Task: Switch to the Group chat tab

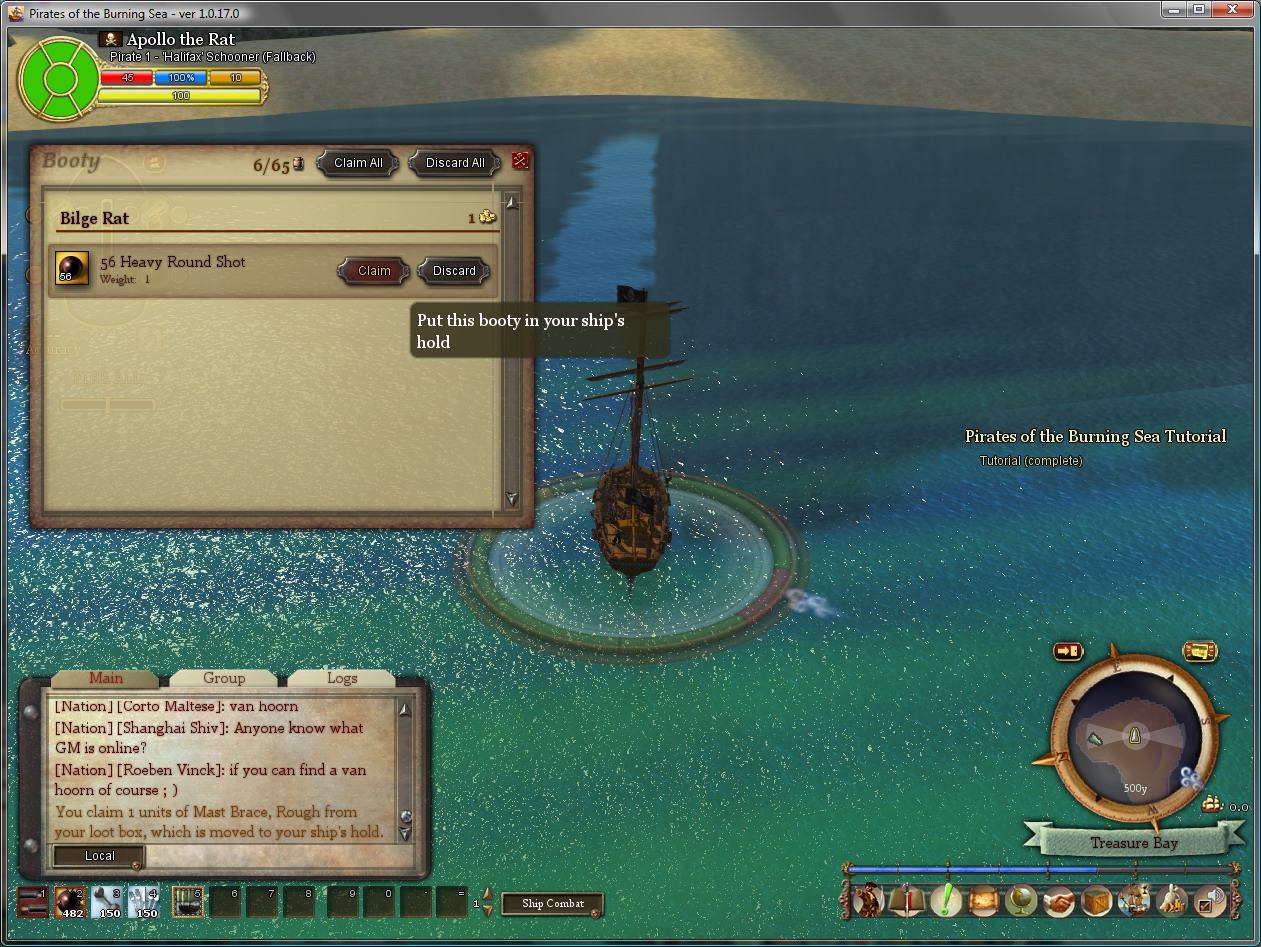Action: tap(224, 678)
